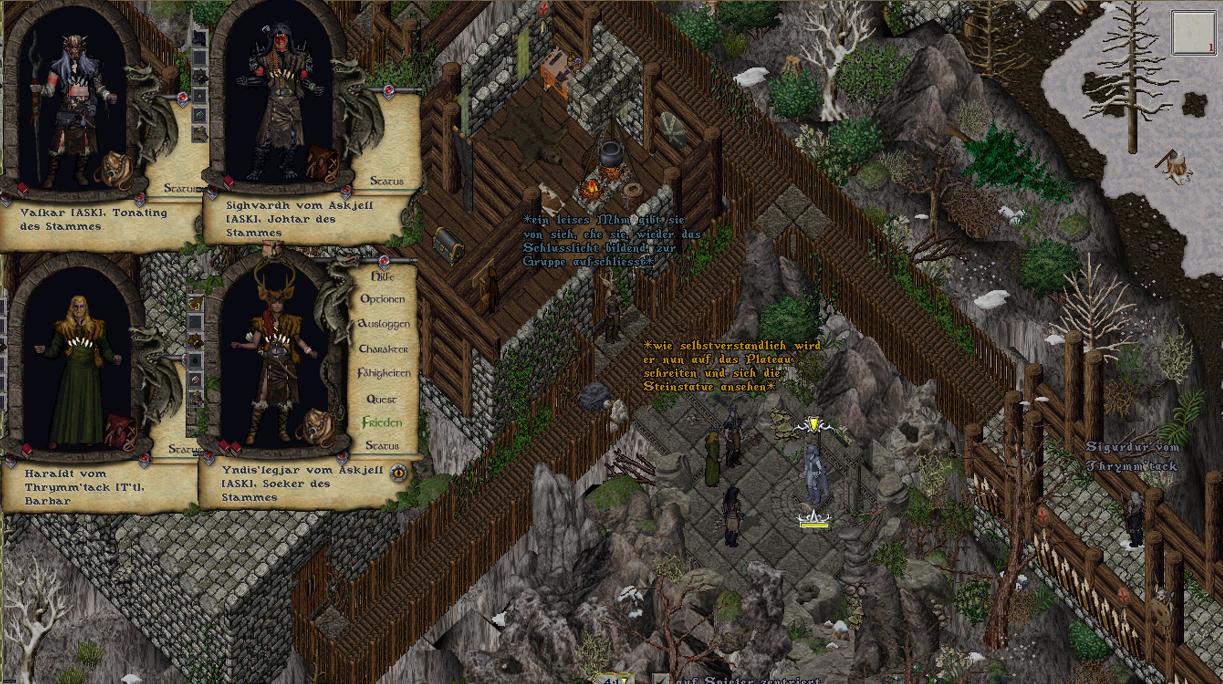The image size is (1223, 684).
Task: Open Status on Yndis'legjar's paperdoll
Action: (381, 446)
